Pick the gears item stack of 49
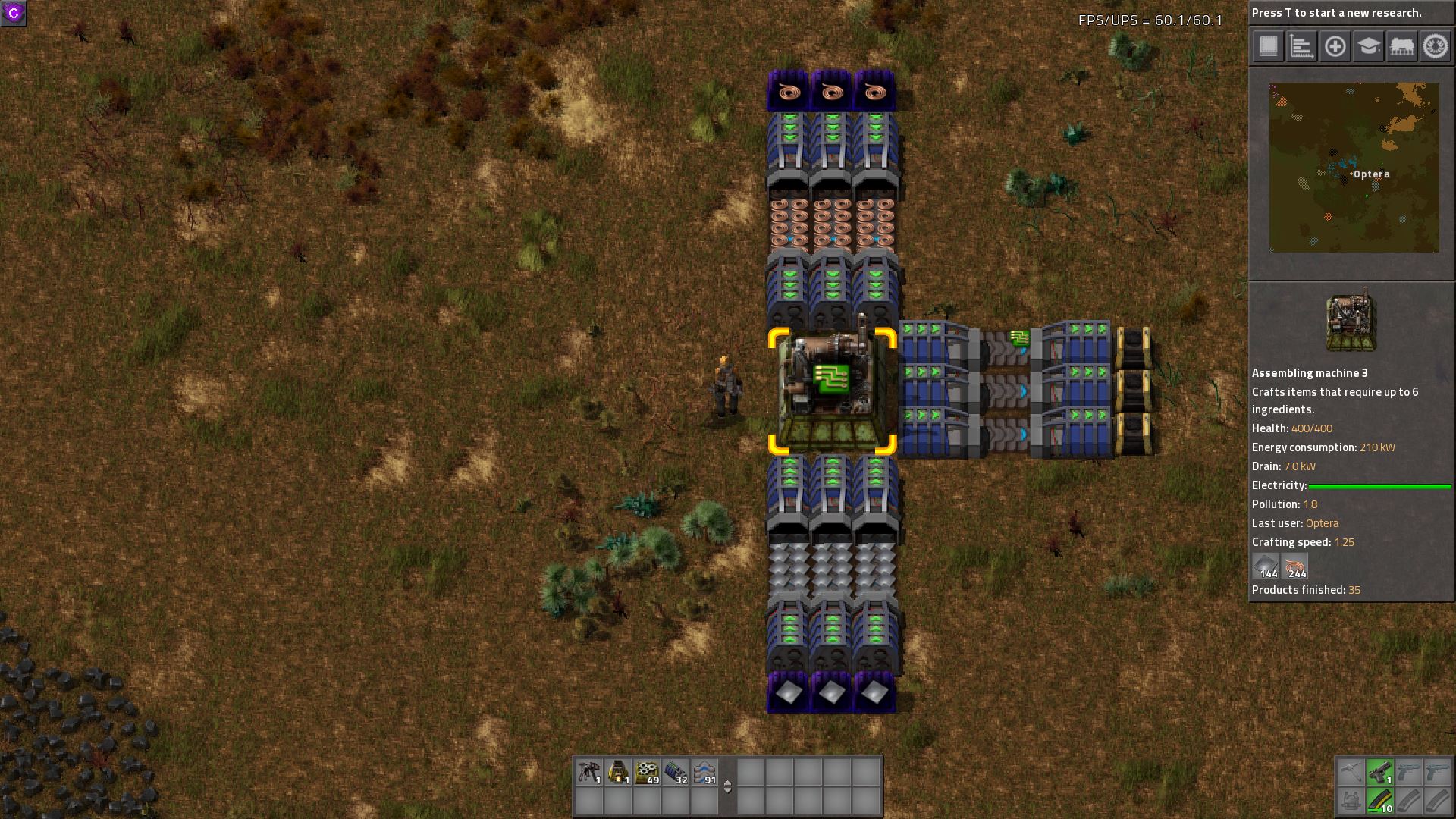 coord(647,772)
